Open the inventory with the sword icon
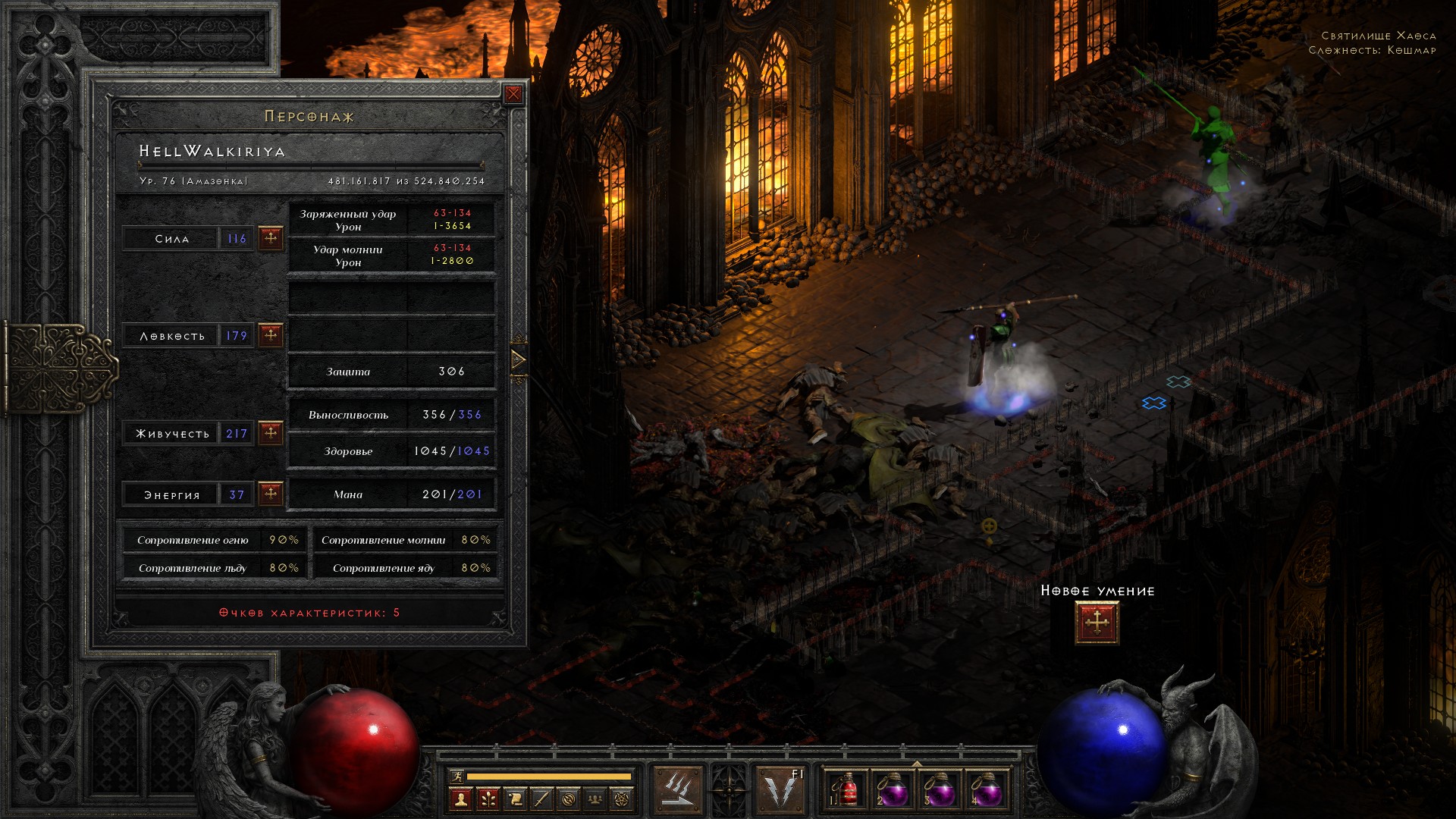 click(x=541, y=799)
